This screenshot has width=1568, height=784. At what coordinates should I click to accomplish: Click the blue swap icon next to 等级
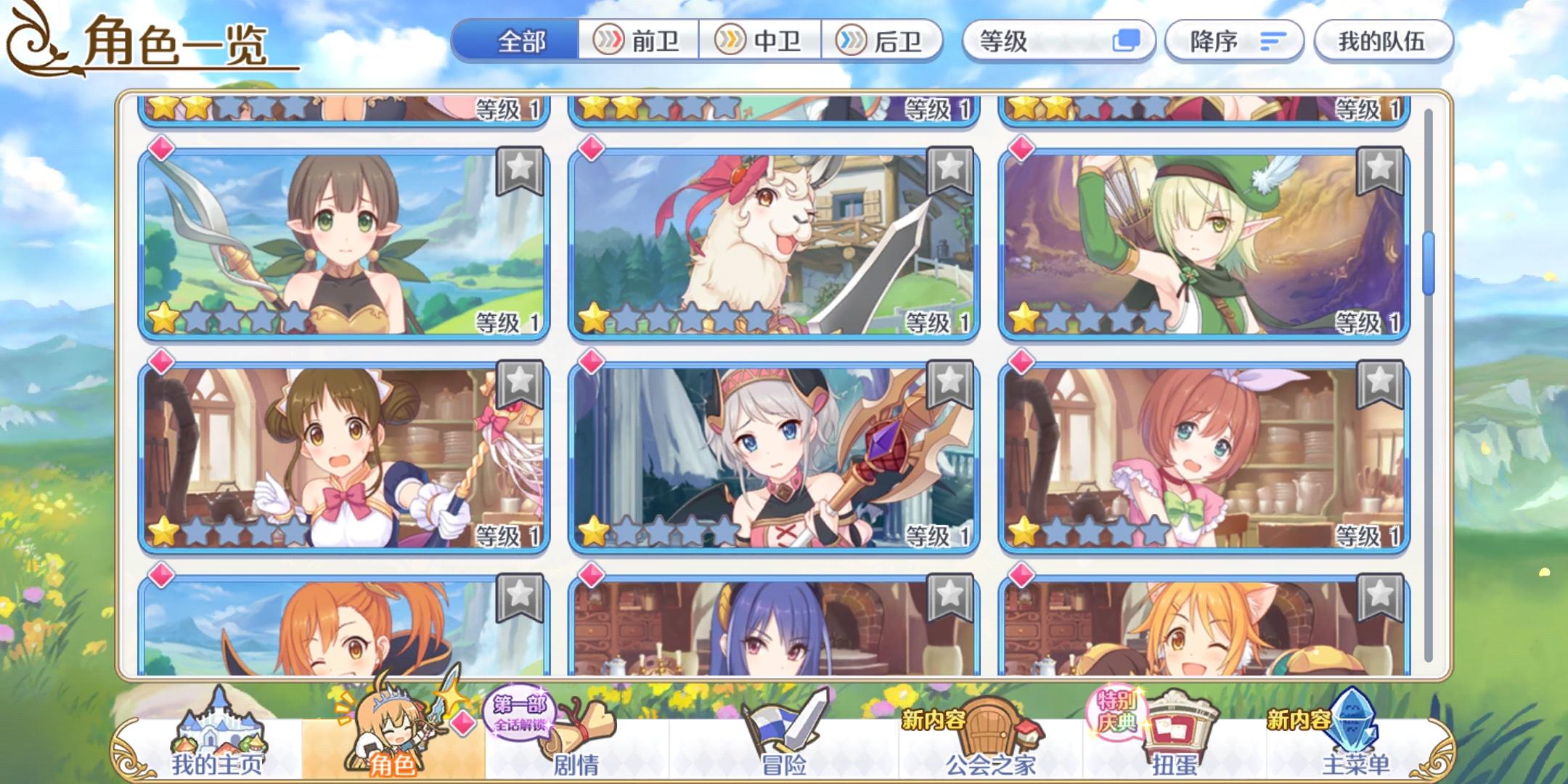click(1127, 41)
